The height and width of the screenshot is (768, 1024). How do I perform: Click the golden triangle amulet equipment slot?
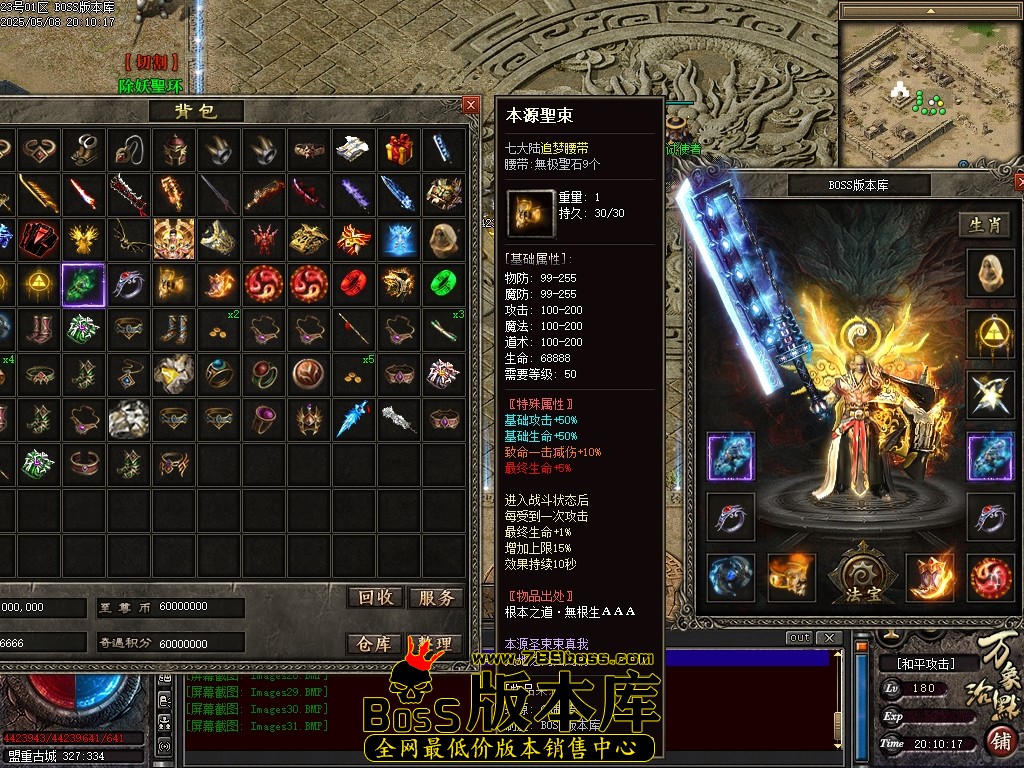[x=989, y=334]
